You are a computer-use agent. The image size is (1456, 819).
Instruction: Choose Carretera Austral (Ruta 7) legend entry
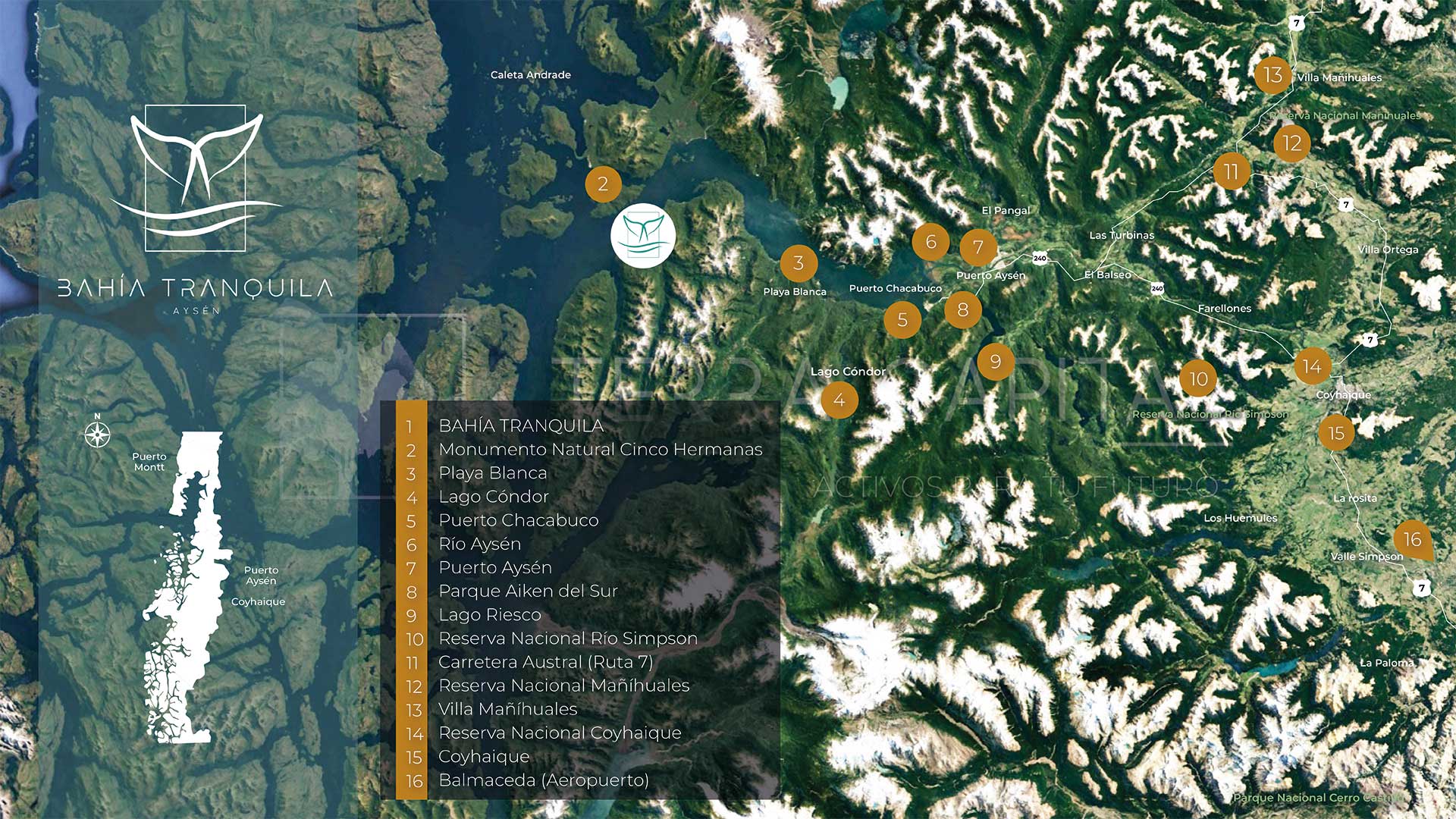[x=545, y=662]
